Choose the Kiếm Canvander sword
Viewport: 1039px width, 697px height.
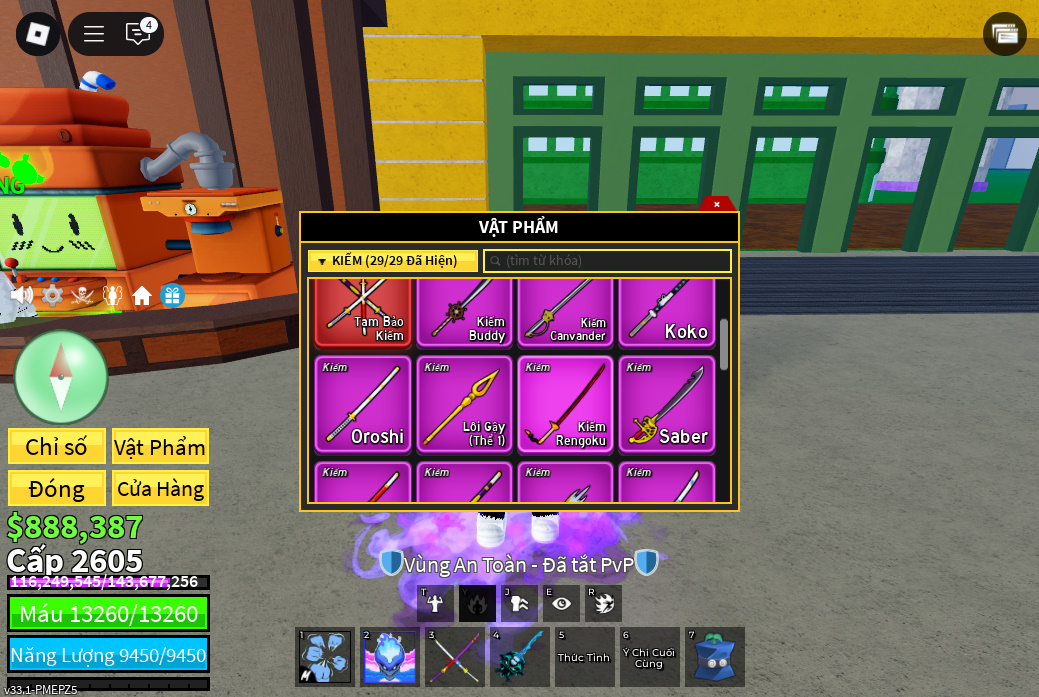(x=565, y=314)
